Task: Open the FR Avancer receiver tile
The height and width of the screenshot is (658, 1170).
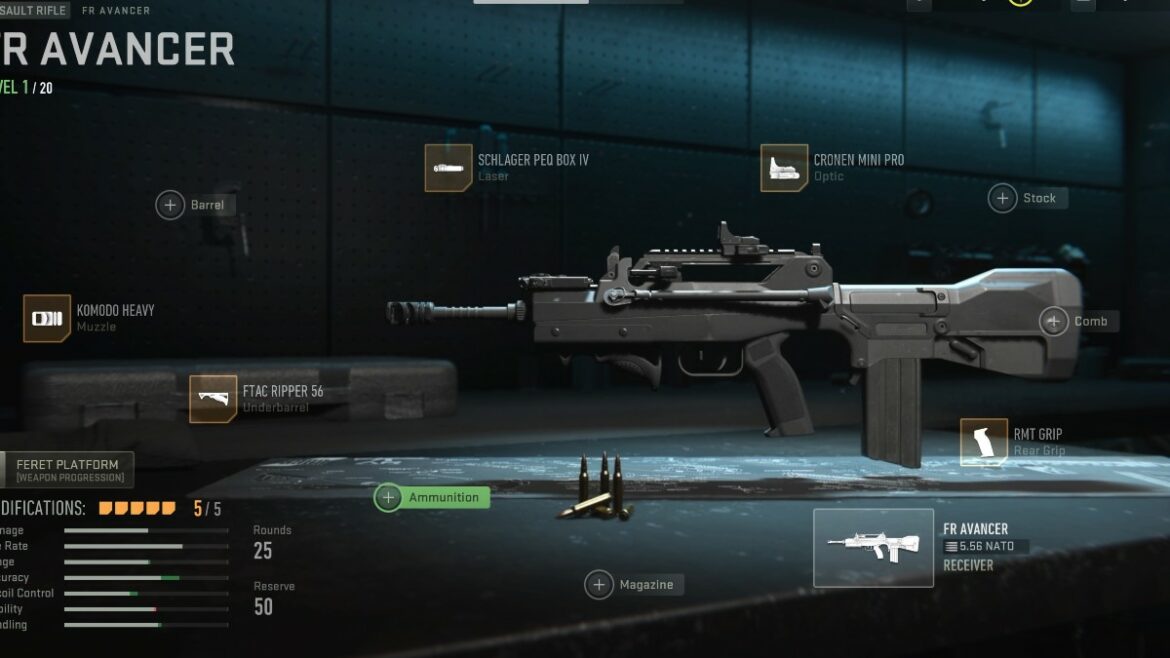Action: pos(873,547)
